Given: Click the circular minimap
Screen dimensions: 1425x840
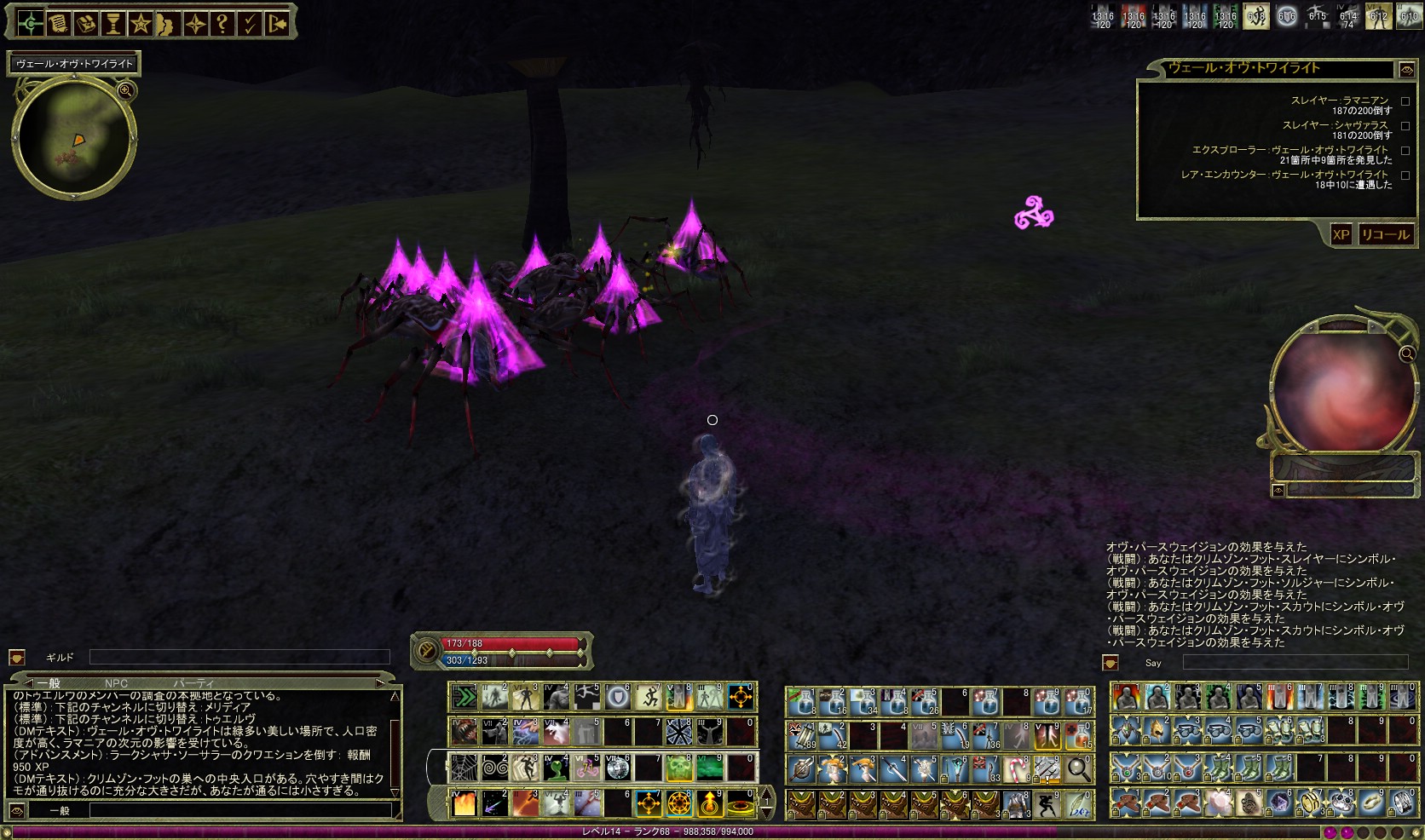Looking at the screenshot, I should 72,136.
